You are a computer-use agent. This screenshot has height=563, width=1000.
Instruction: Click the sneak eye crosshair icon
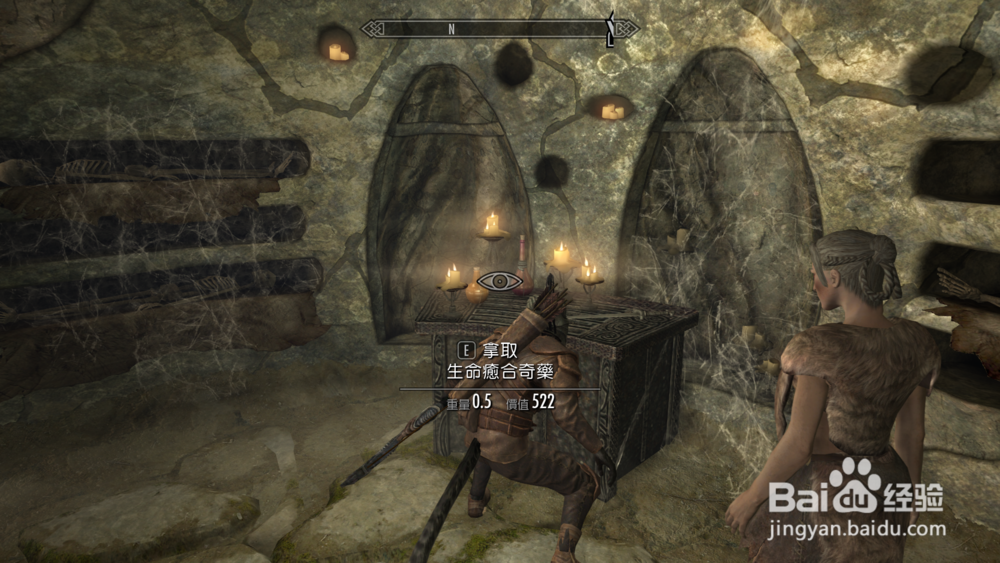(x=496, y=281)
